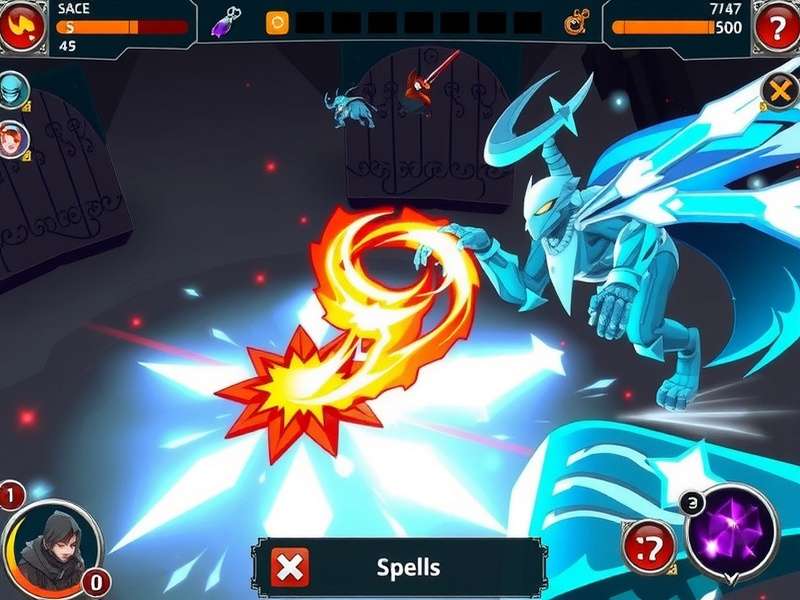The width and height of the screenshot is (800, 600).
Task: Select the red-haired ally portrait
Action: 13,139
